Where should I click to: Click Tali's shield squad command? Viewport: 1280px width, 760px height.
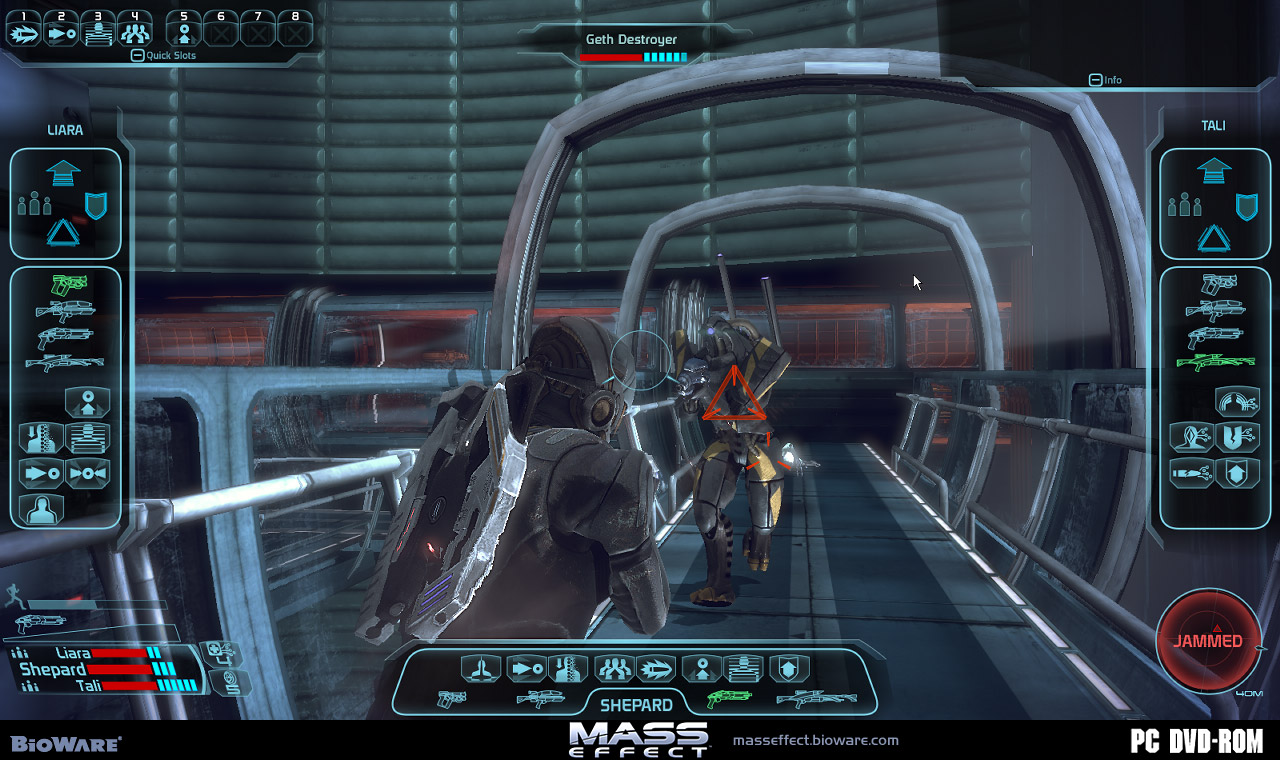(1246, 206)
